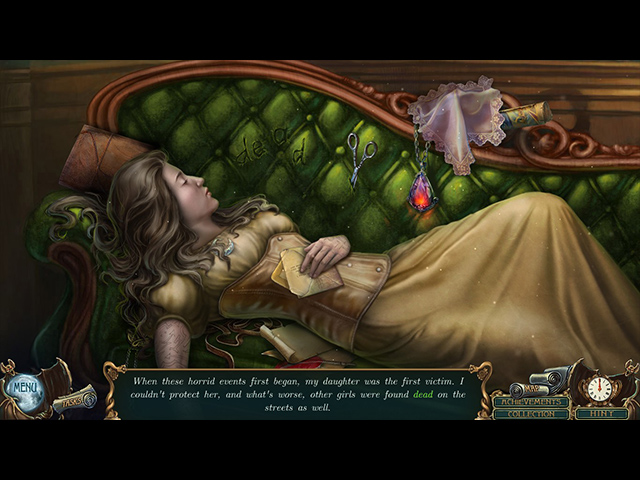Open the Collection panel
The width and height of the screenshot is (640, 480).
point(530,414)
